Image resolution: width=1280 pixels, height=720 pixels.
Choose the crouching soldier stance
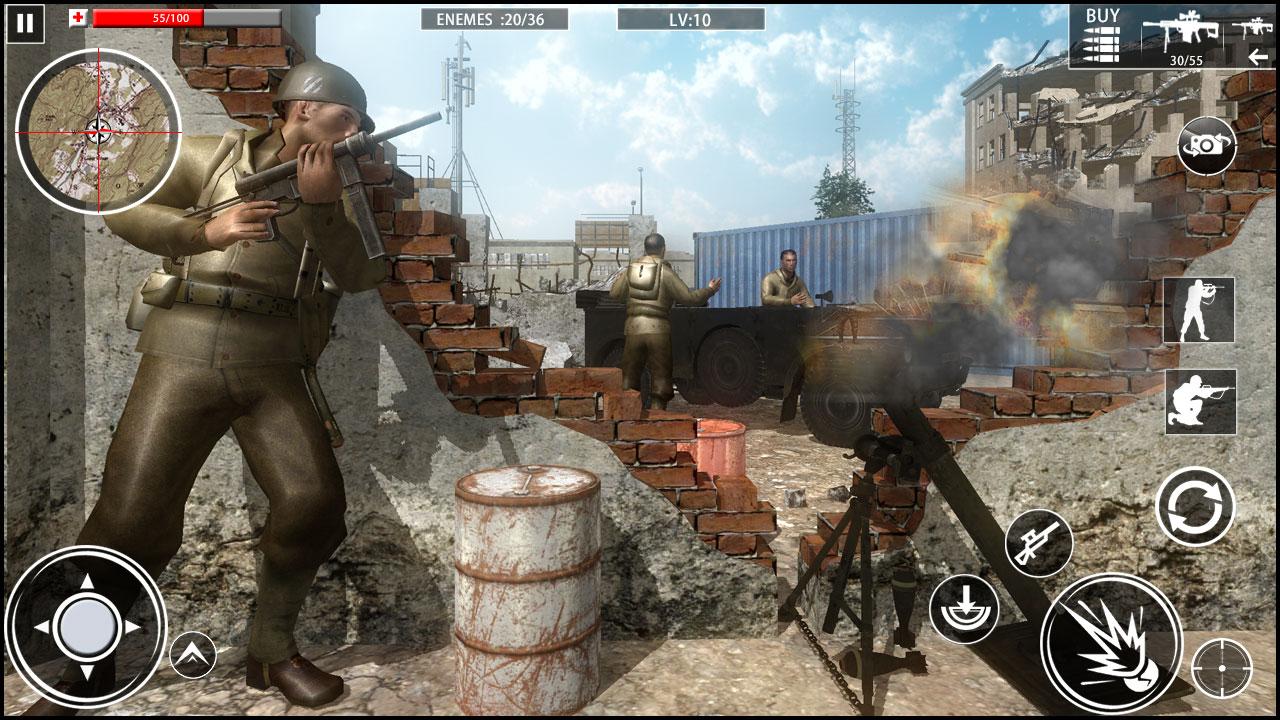(1200, 401)
